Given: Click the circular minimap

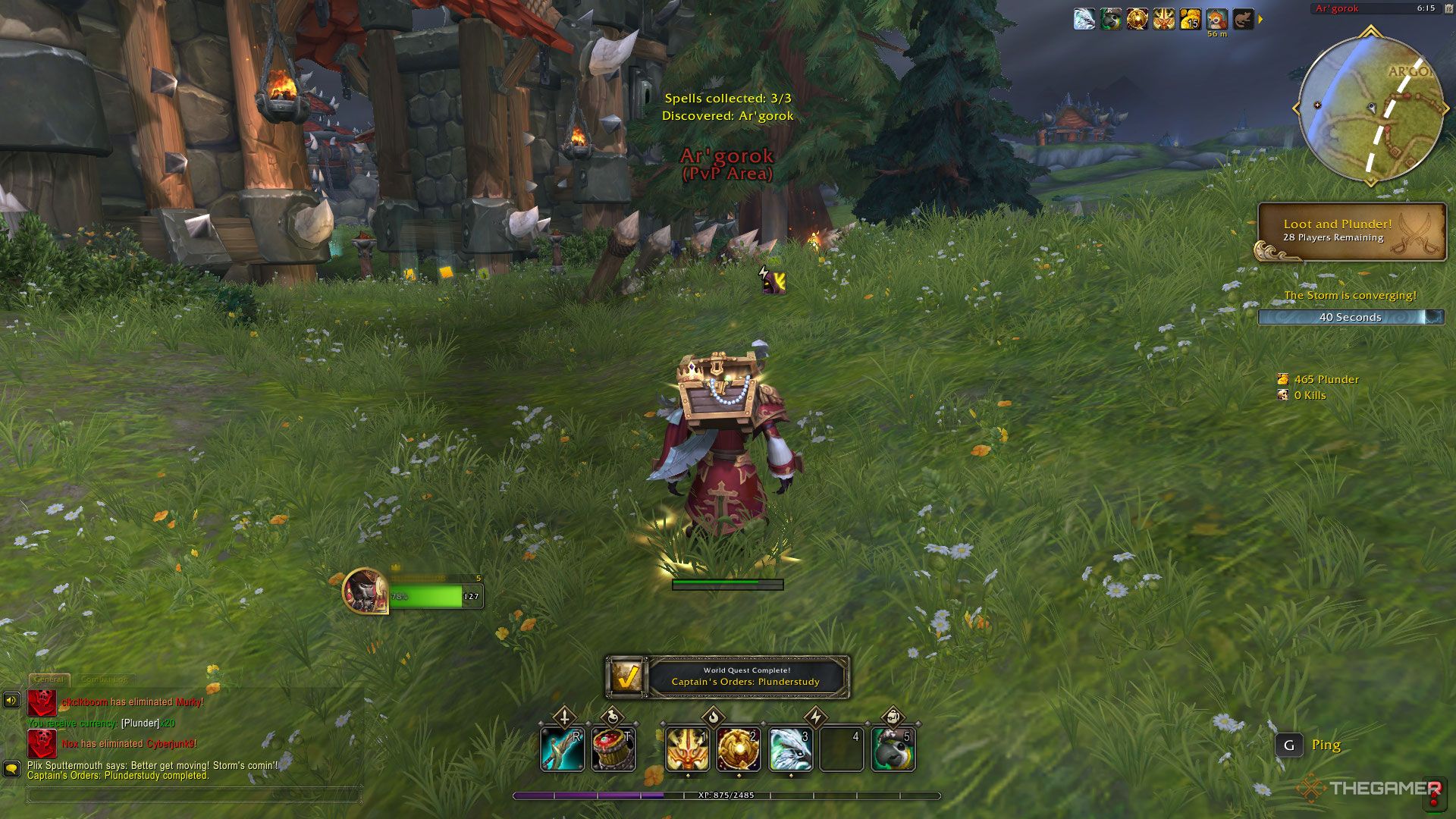Looking at the screenshot, I should [x=1370, y=108].
